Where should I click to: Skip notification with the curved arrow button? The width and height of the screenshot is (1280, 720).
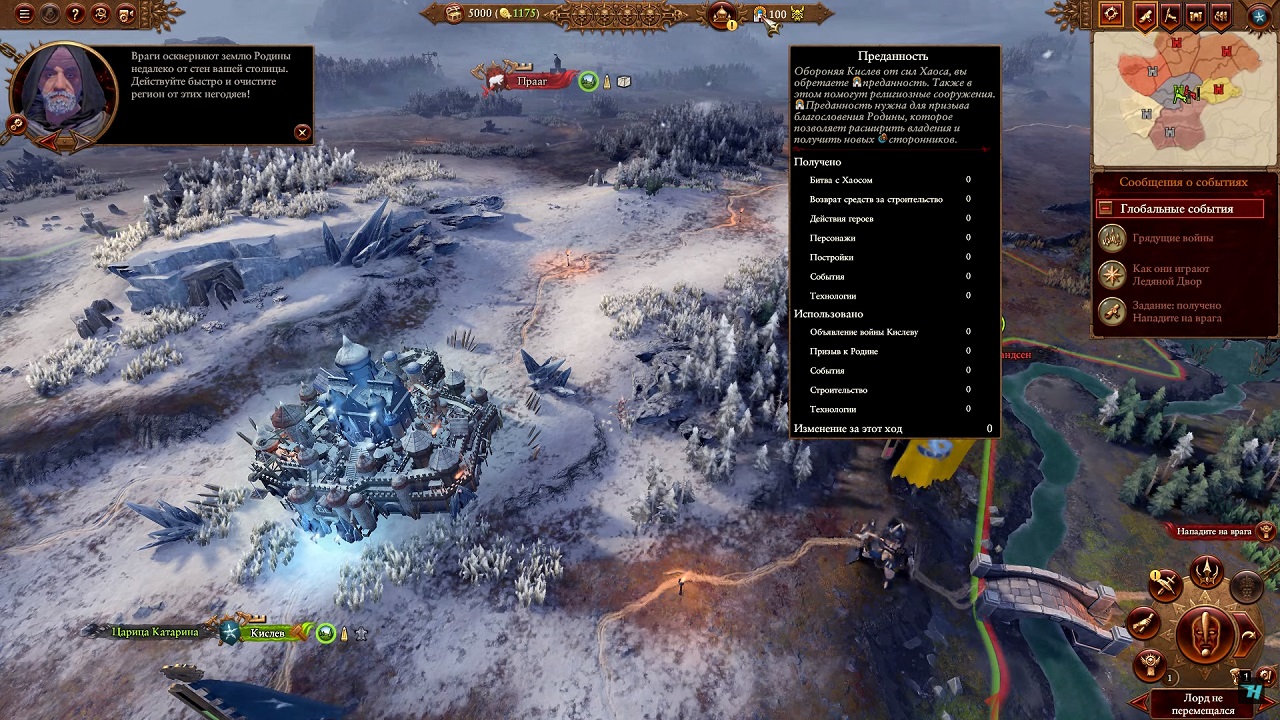coord(1249,636)
